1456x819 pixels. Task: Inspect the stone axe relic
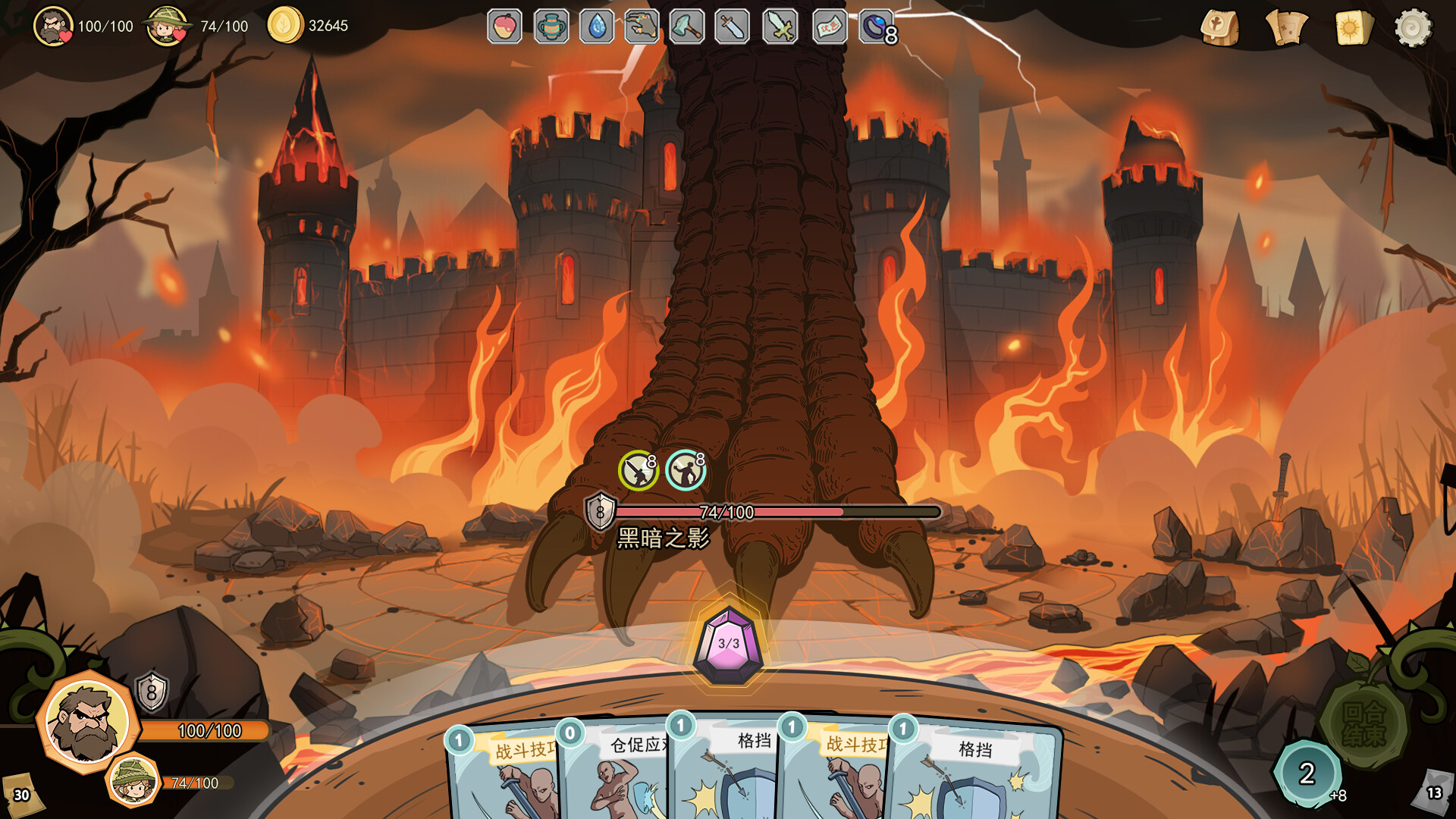[687, 27]
